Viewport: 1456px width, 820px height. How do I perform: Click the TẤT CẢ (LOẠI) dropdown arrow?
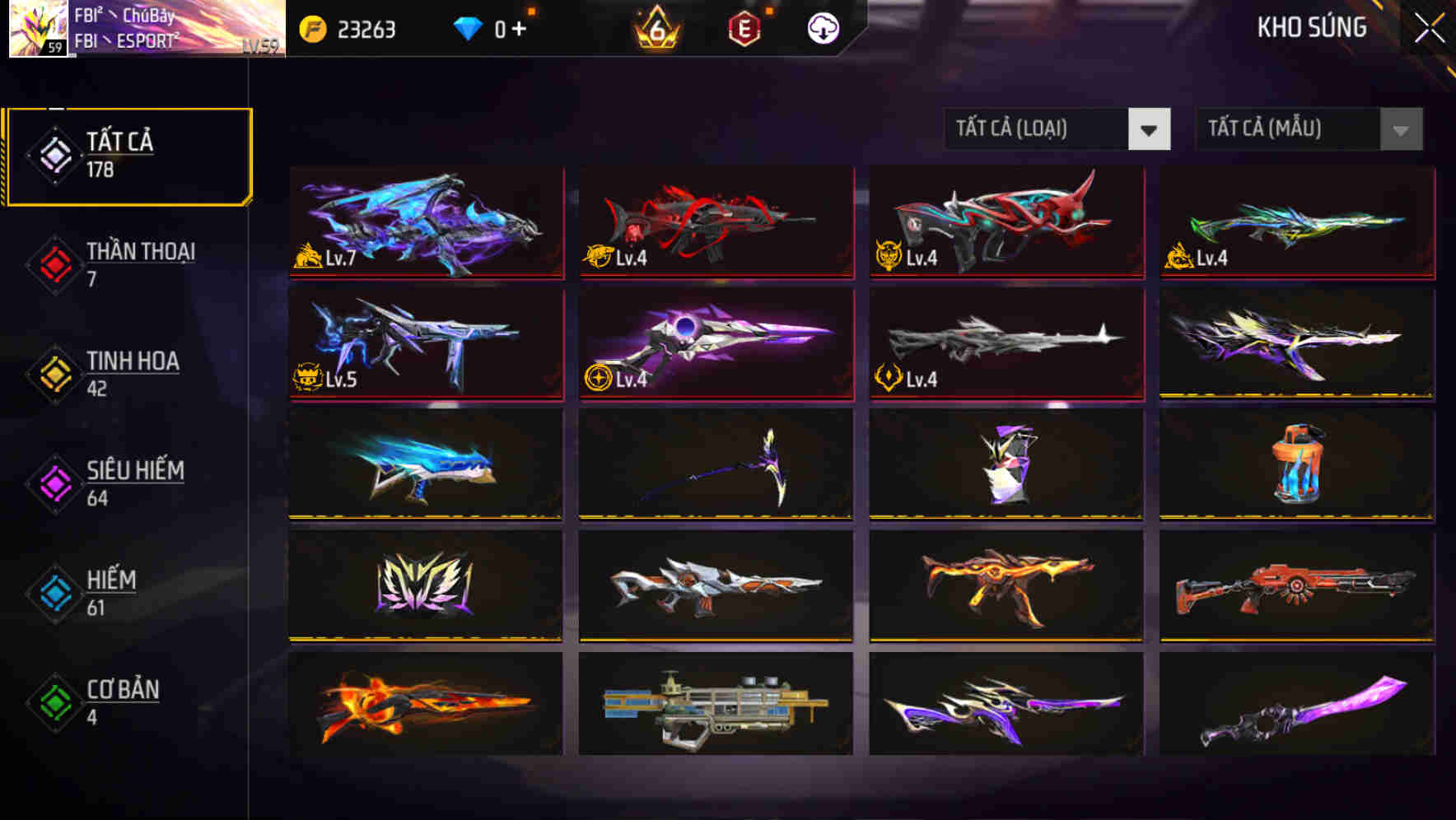(x=1151, y=129)
